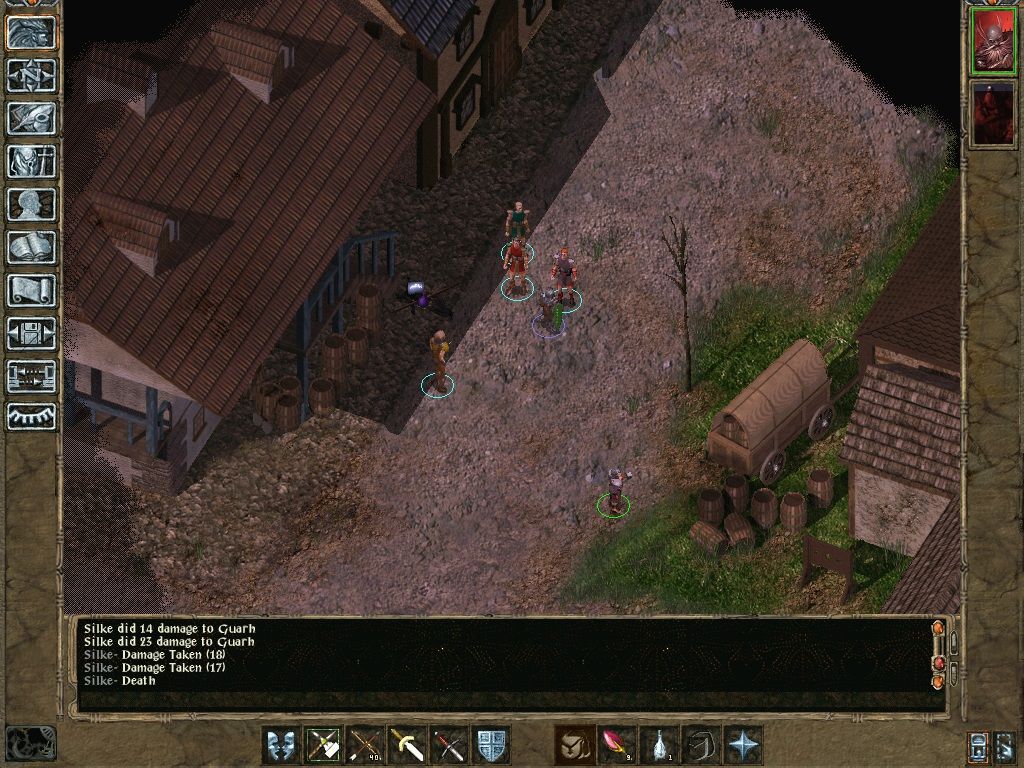
Task: Activate the blue shield action button
Action: coord(491,745)
